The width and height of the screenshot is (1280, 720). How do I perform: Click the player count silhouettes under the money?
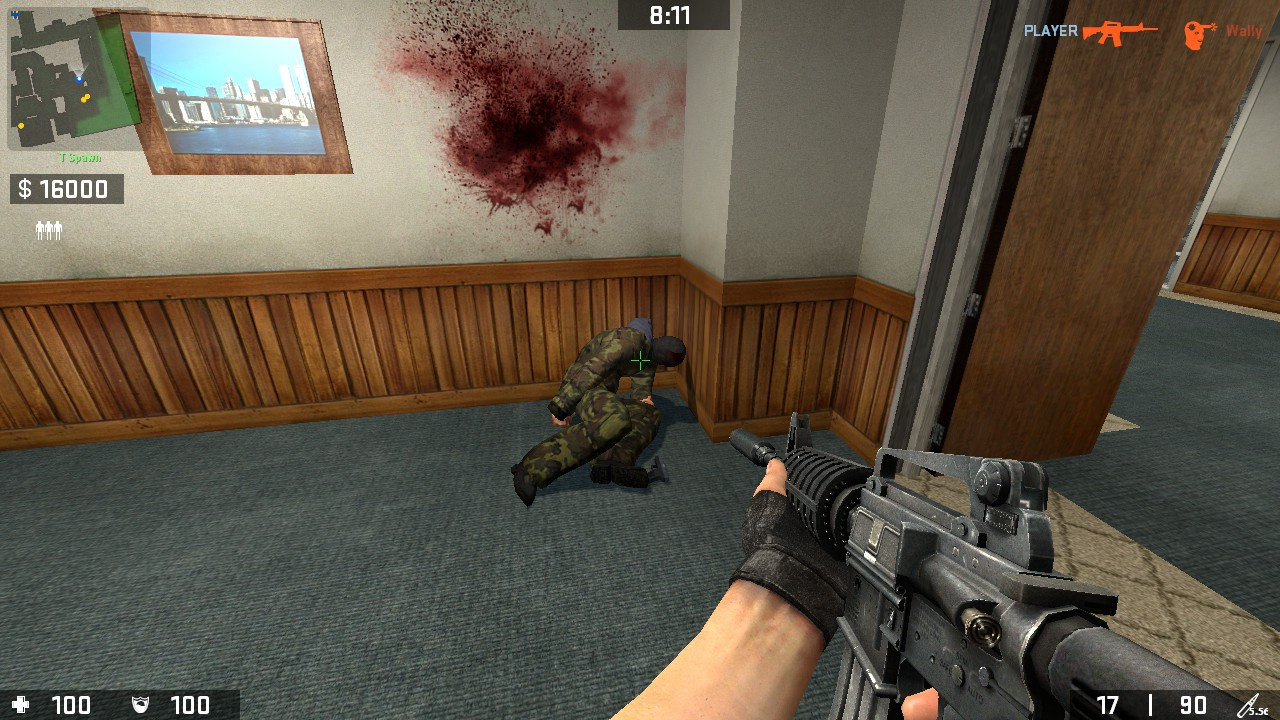pyautogui.click(x=50, y=228)
